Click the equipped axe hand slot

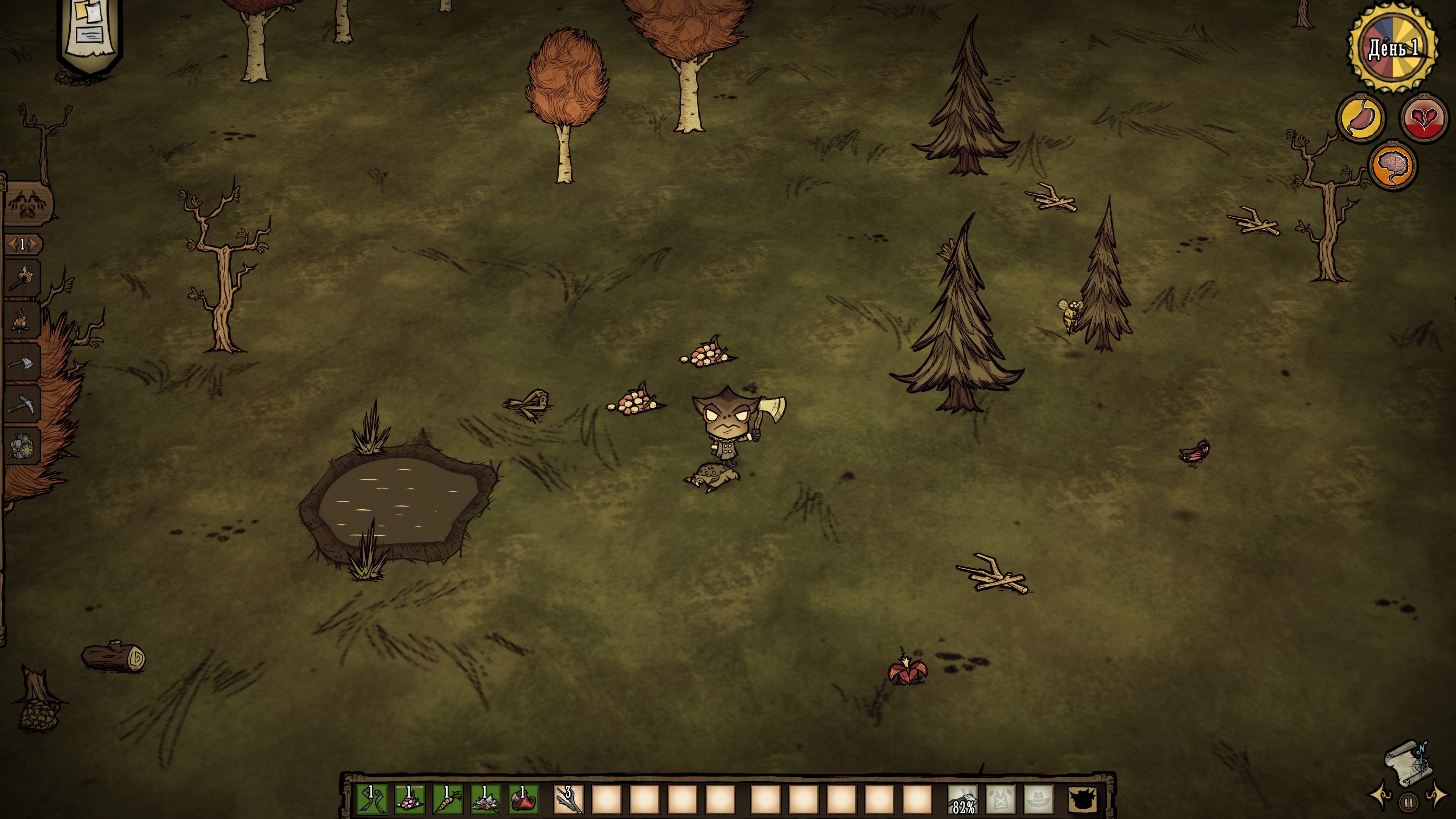pyautogui.click(x=963, y=799)
